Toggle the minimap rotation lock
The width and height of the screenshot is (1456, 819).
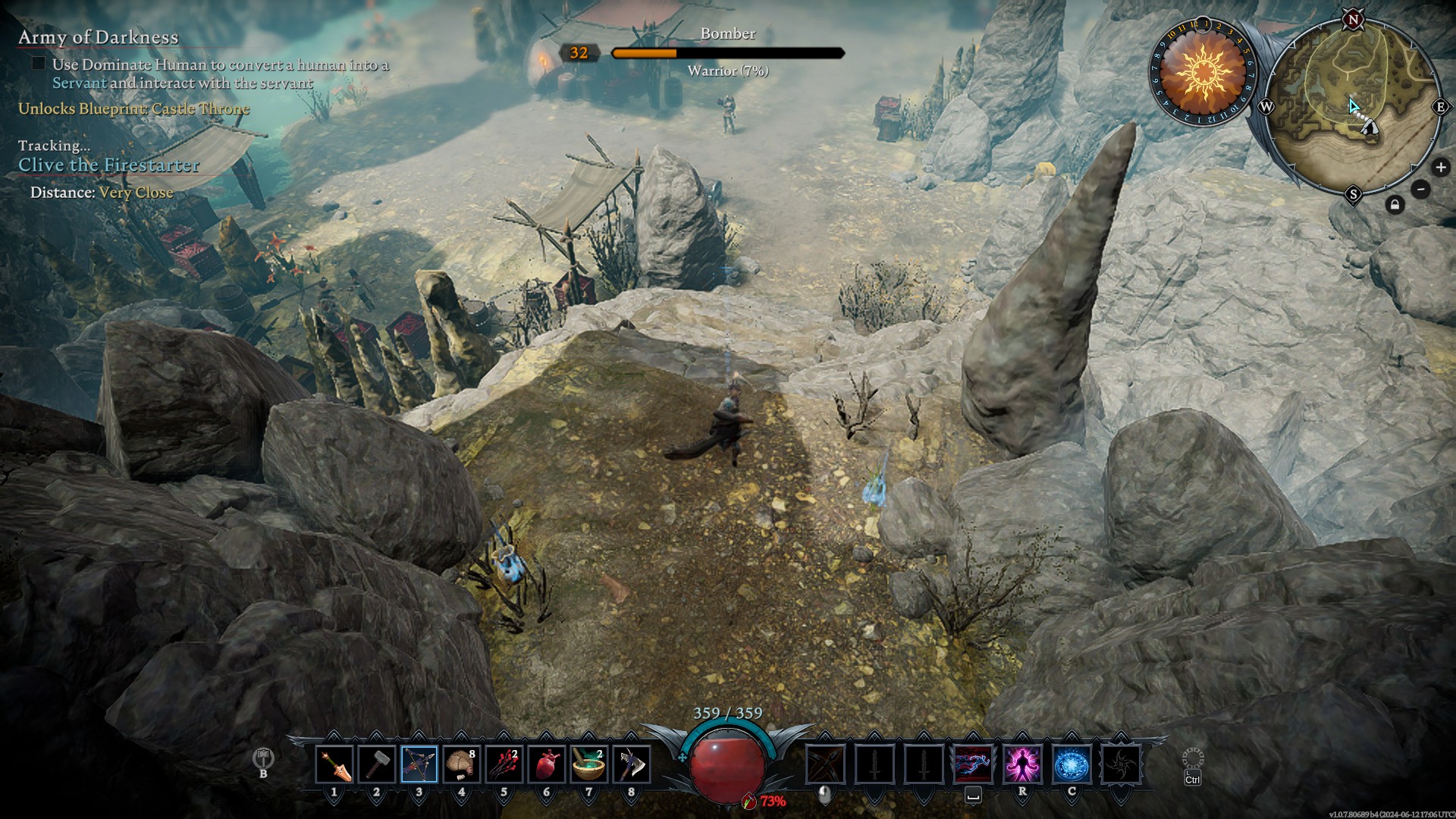pos(1395,205)
